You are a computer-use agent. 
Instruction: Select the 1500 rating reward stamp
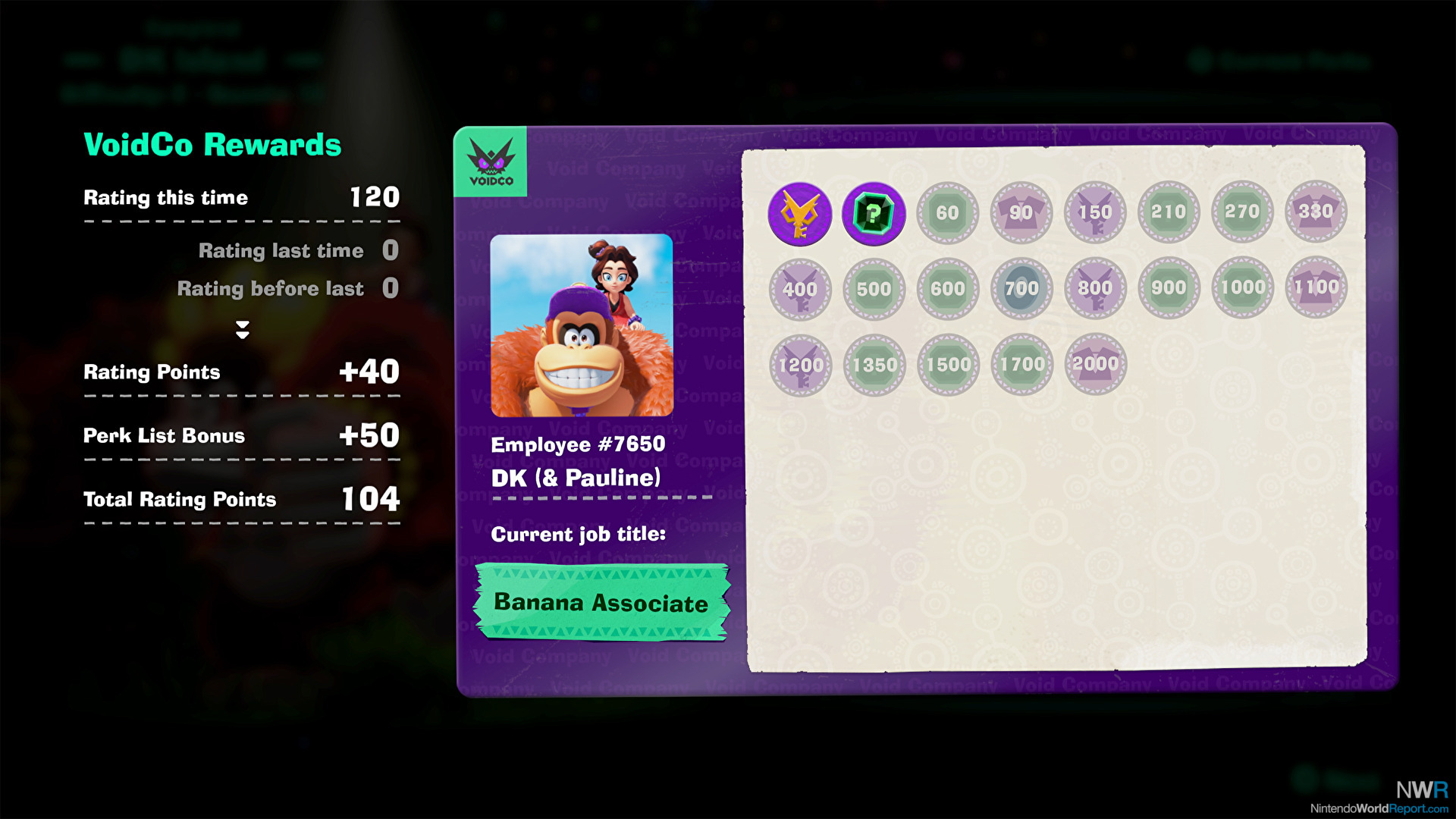pos(948,365)
